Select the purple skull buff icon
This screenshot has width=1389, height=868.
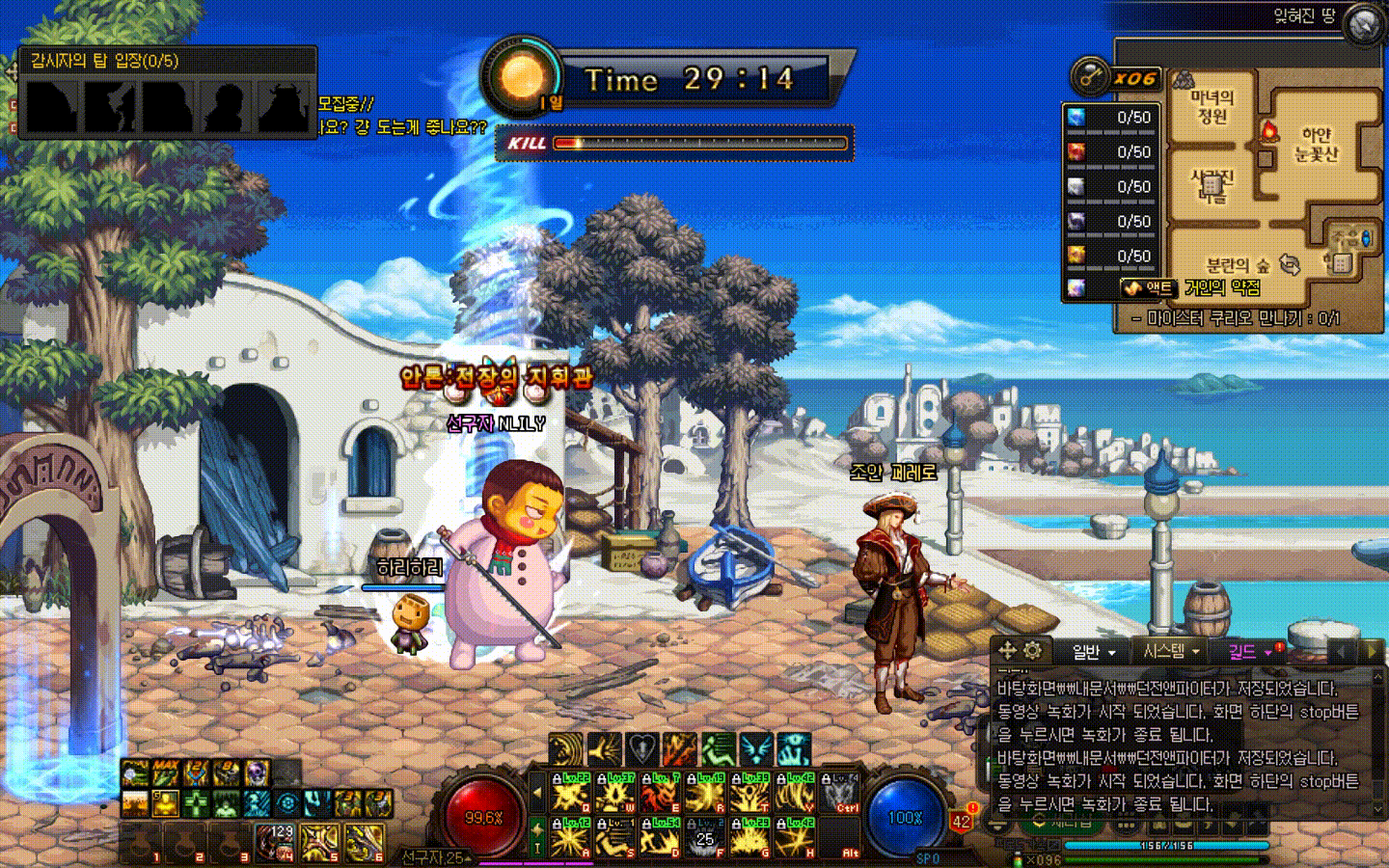257,773
